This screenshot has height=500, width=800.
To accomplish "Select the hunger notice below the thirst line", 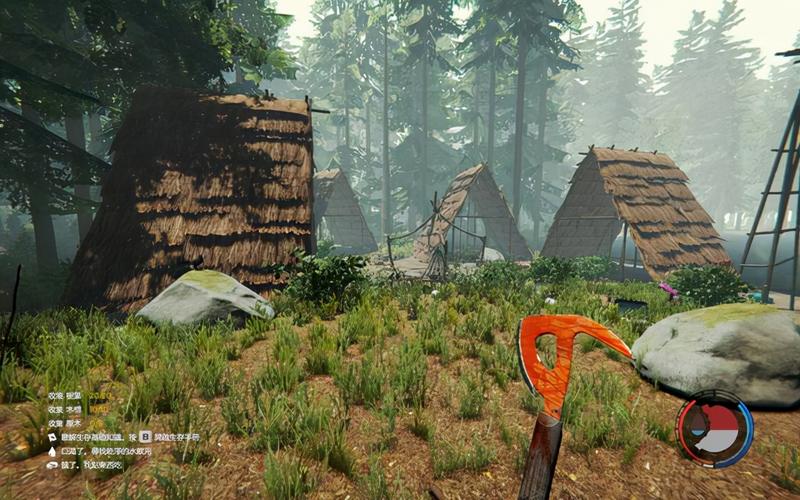I will click(x=91, y=465).
